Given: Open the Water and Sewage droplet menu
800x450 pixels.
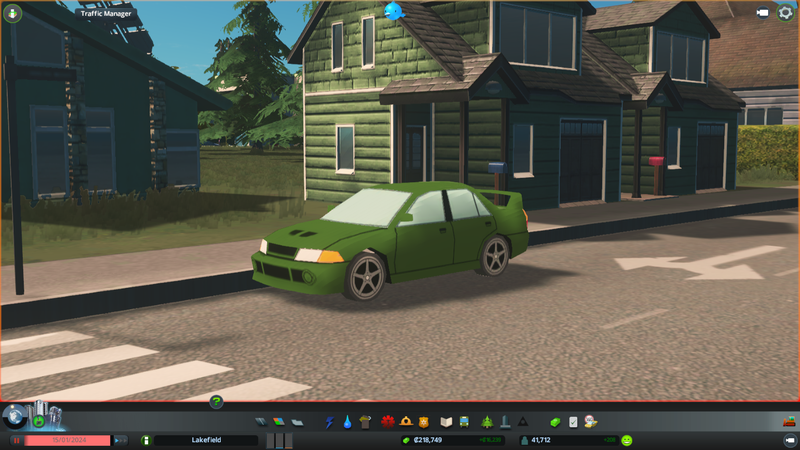Looking at the screenshot, I should (347, 422).
